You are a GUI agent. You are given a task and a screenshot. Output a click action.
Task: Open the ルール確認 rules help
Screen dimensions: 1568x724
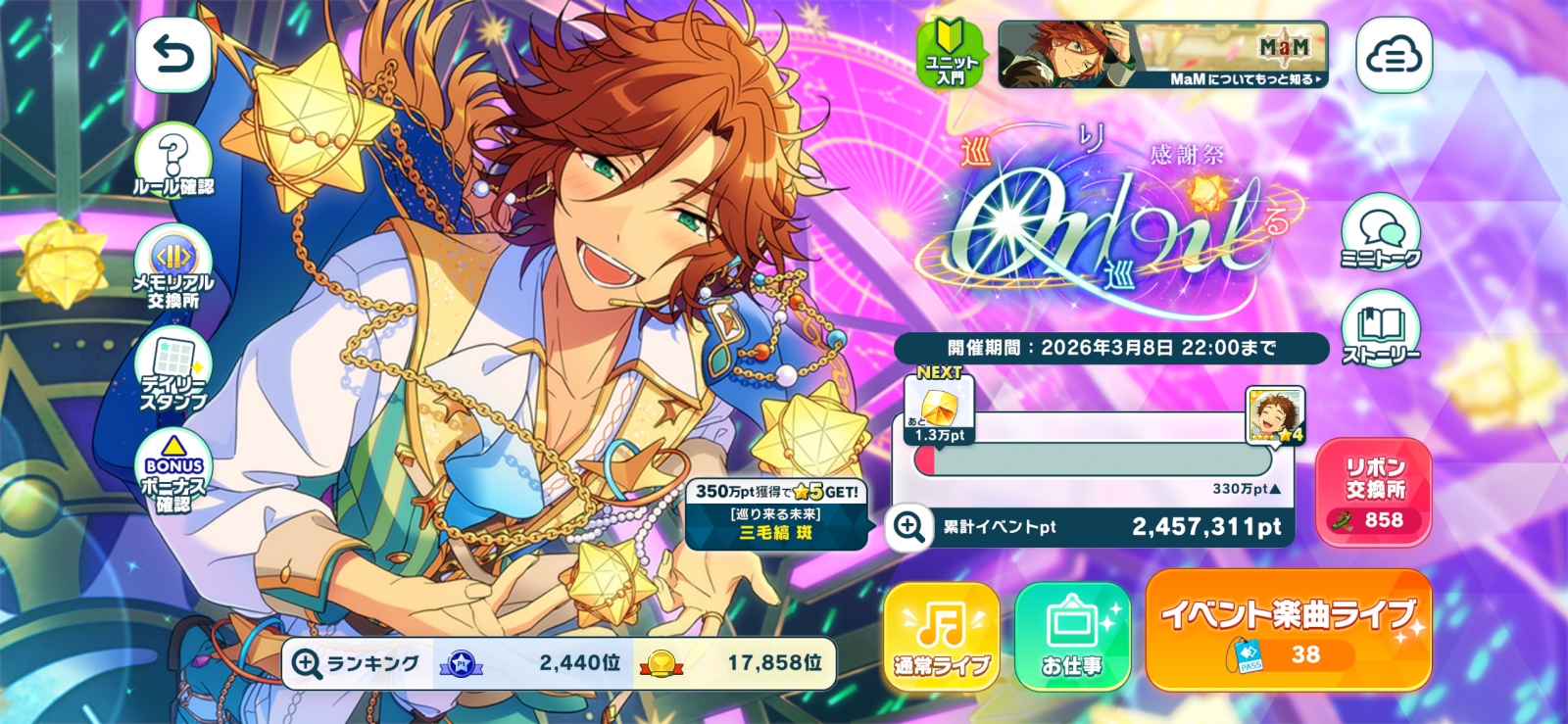point(173,163)
